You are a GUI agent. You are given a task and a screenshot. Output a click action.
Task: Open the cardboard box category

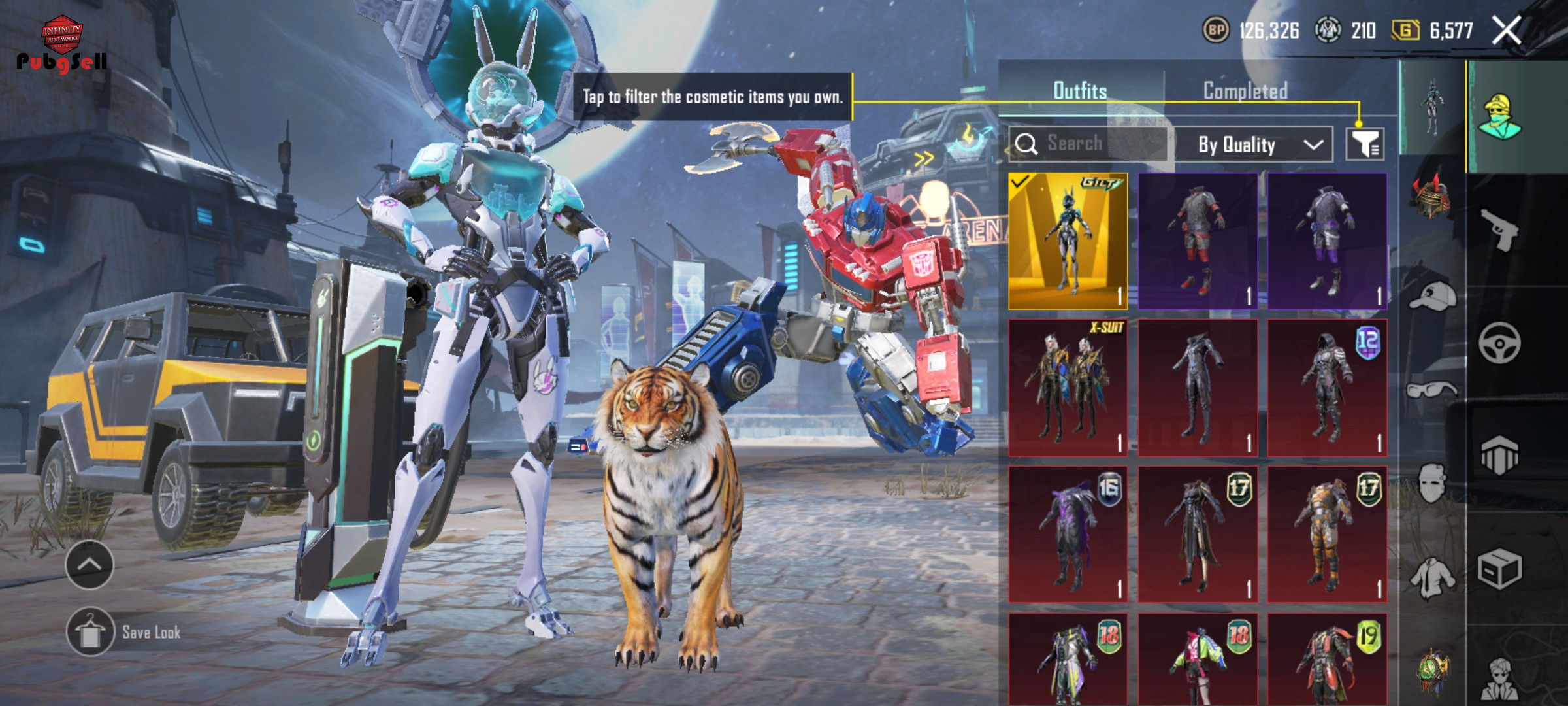(x=1499, y=568)
